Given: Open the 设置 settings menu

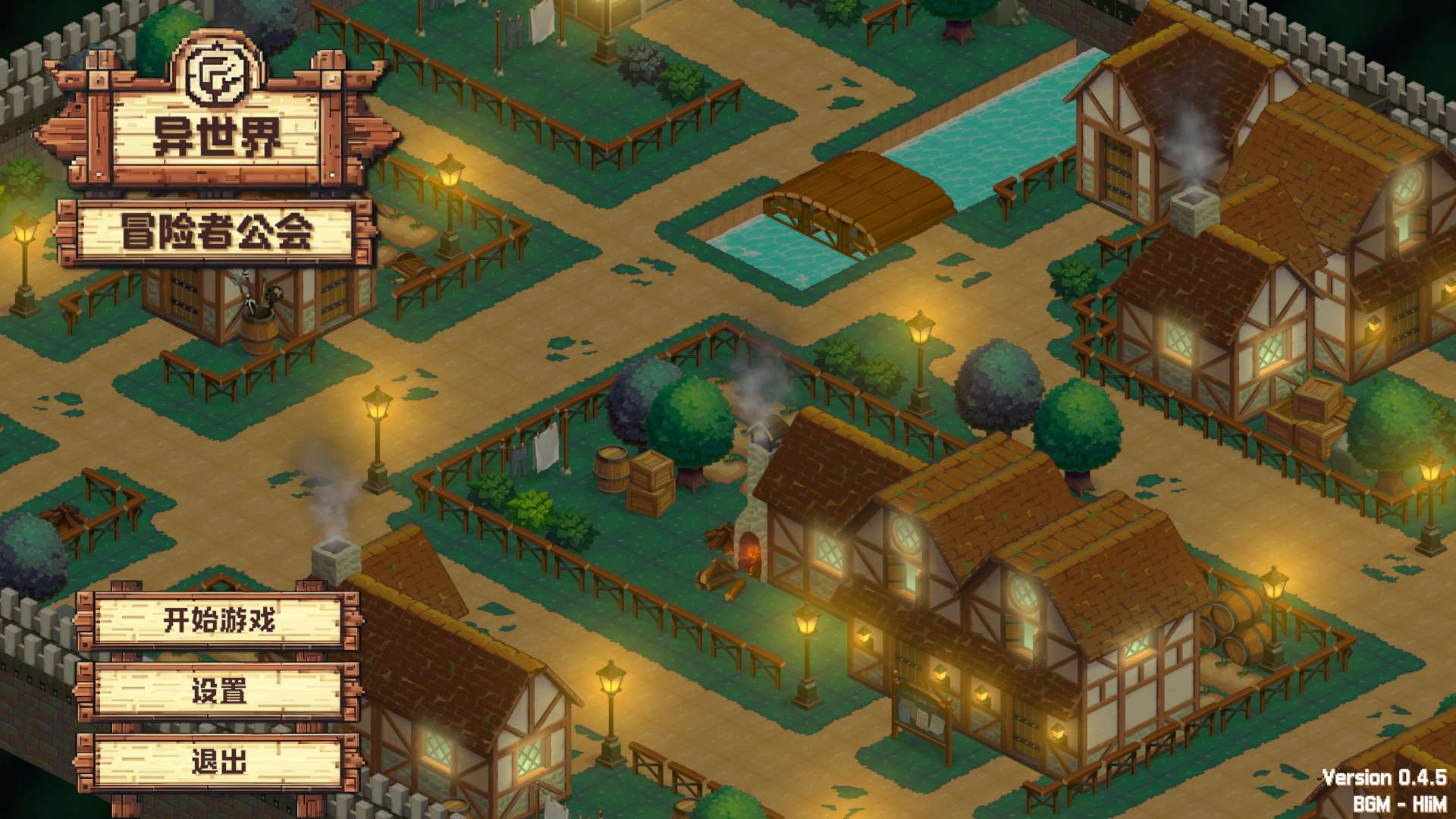Looking at the screenshot, I should click(x=218, y=691).
